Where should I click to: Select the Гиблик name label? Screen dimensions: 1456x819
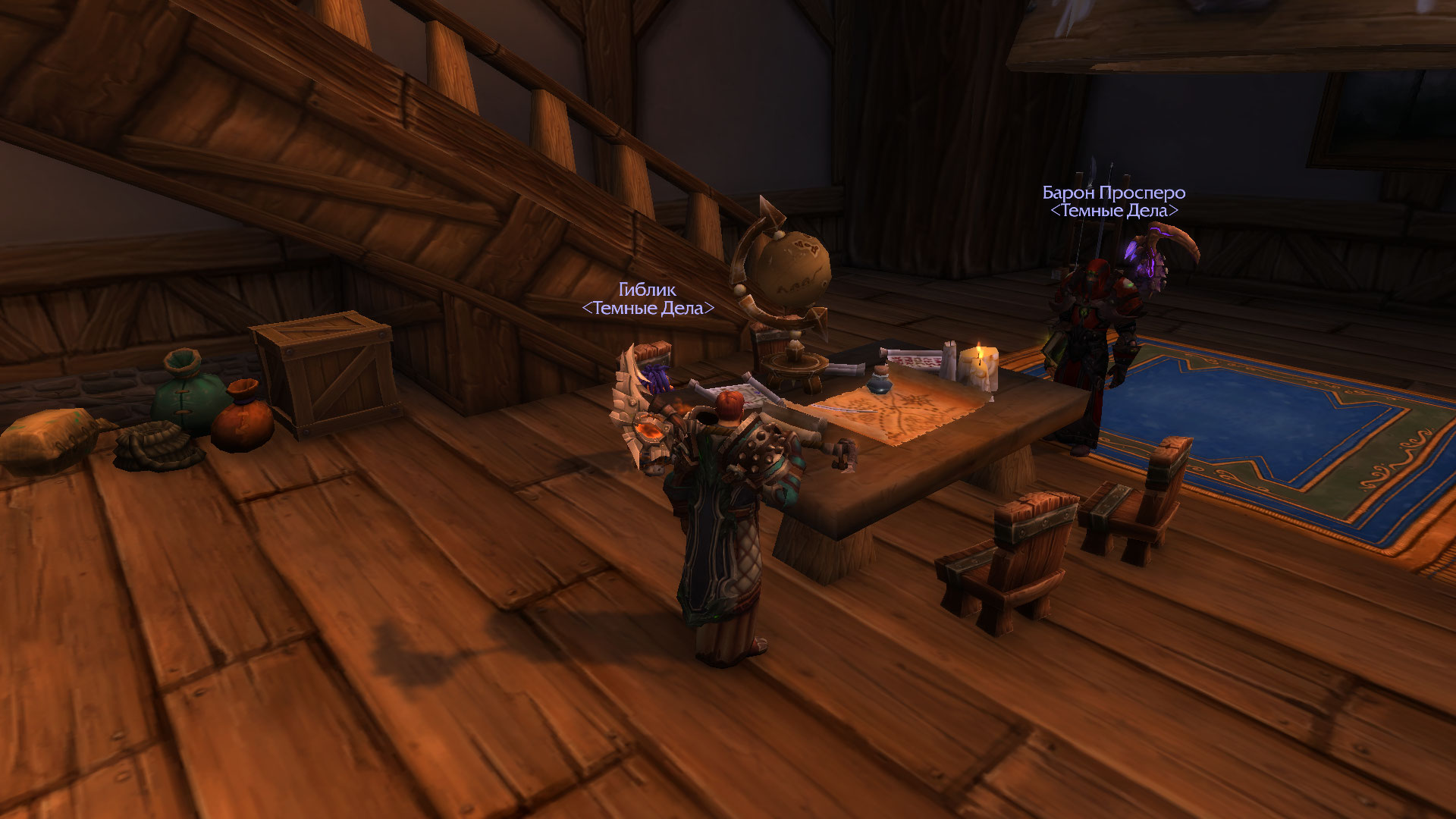[647, 290]
